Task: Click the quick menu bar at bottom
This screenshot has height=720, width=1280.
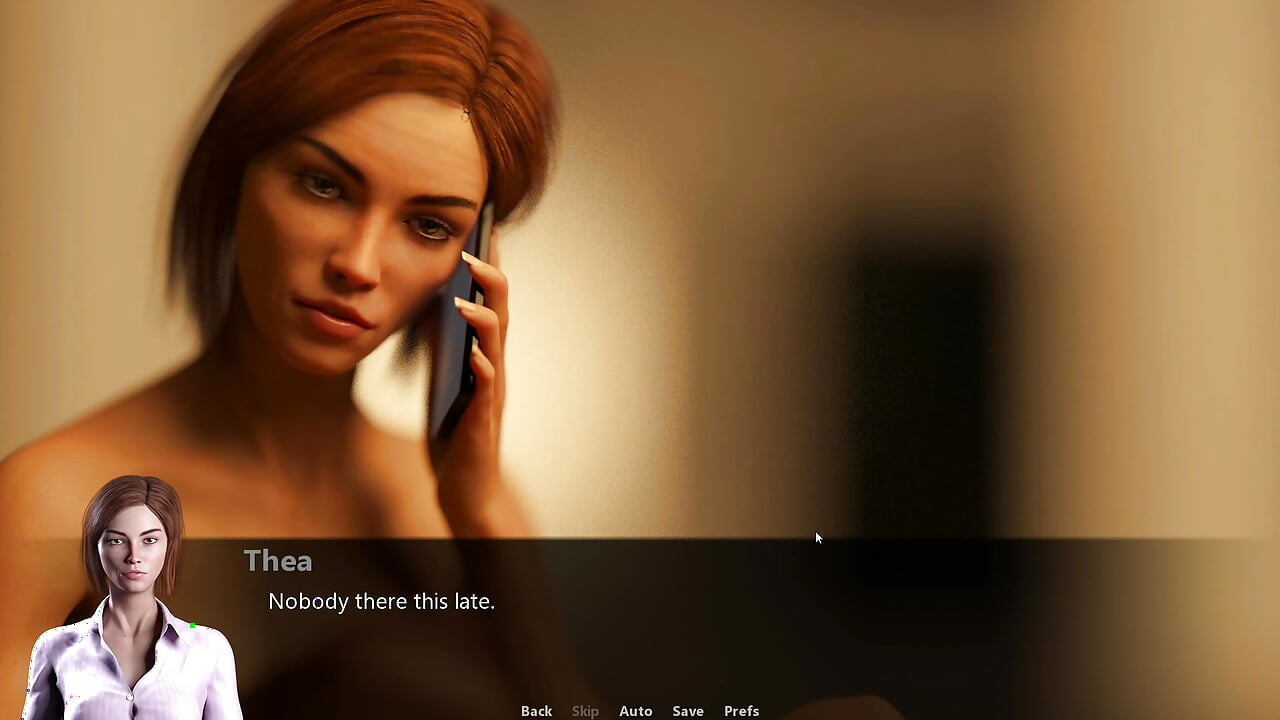Action: pyautogui.click(x=640, y=710)
